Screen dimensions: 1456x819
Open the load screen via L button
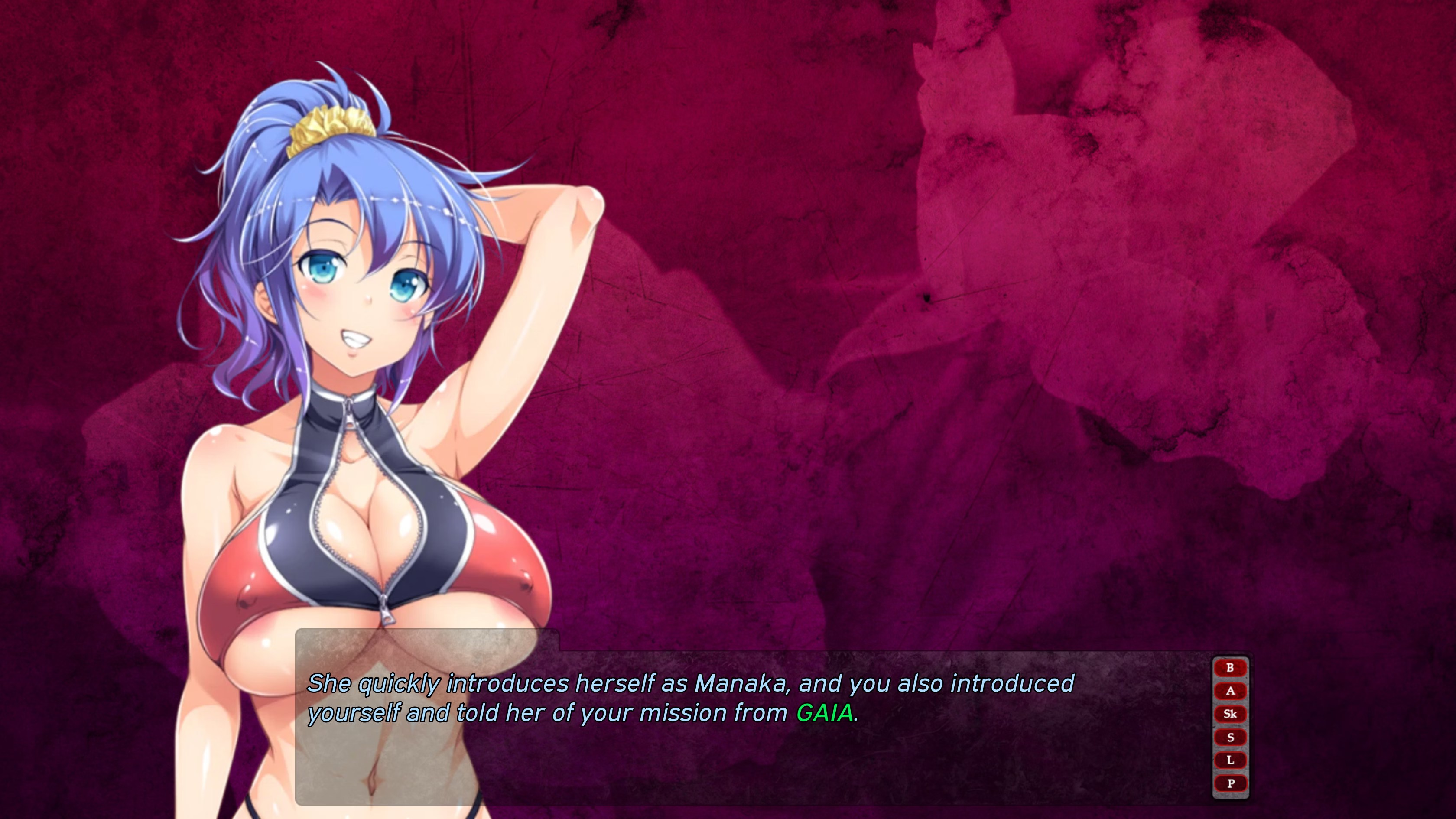(x=1230, y=761)
